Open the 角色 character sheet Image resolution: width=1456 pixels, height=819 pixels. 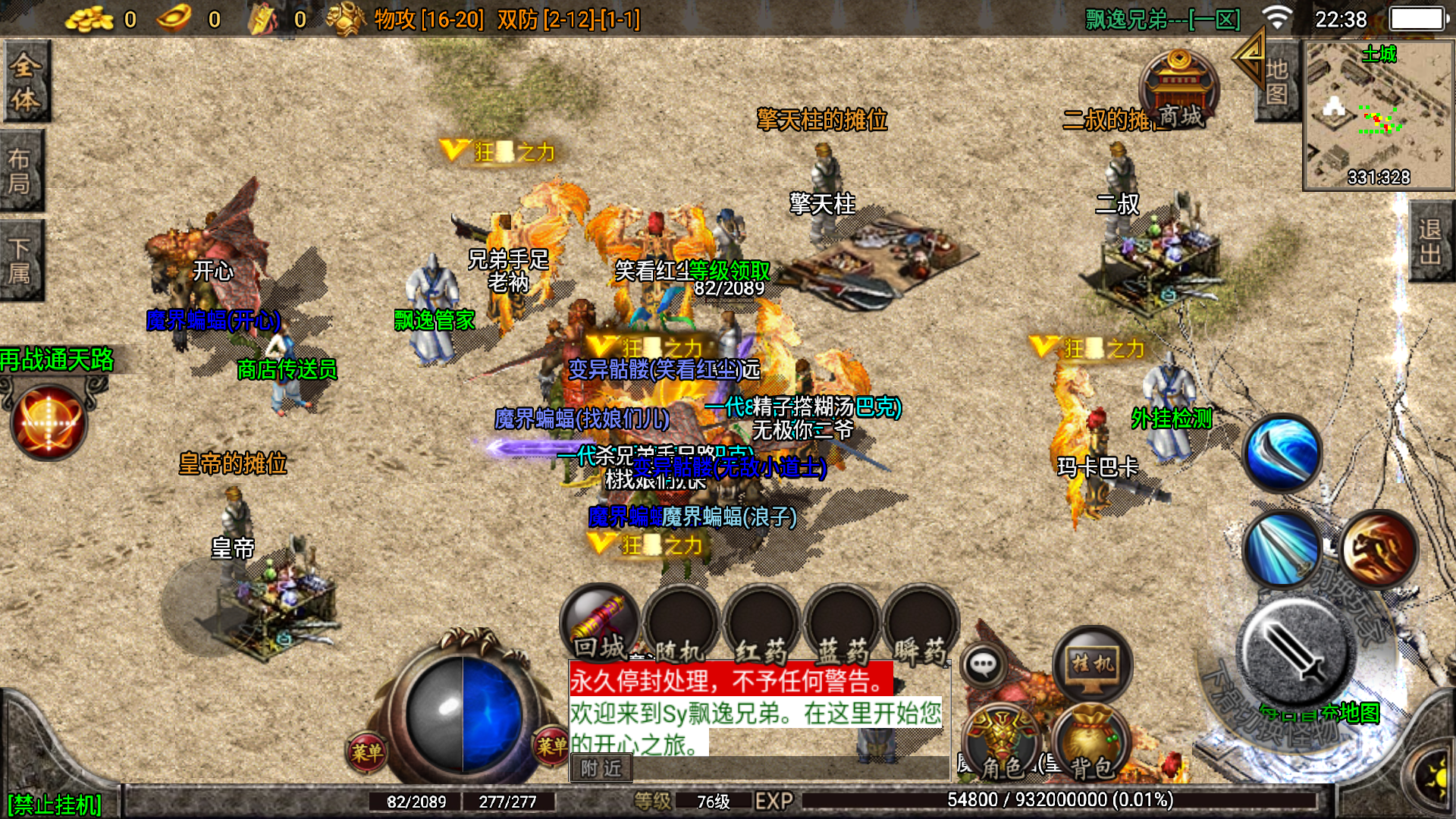coord(1003,745)
